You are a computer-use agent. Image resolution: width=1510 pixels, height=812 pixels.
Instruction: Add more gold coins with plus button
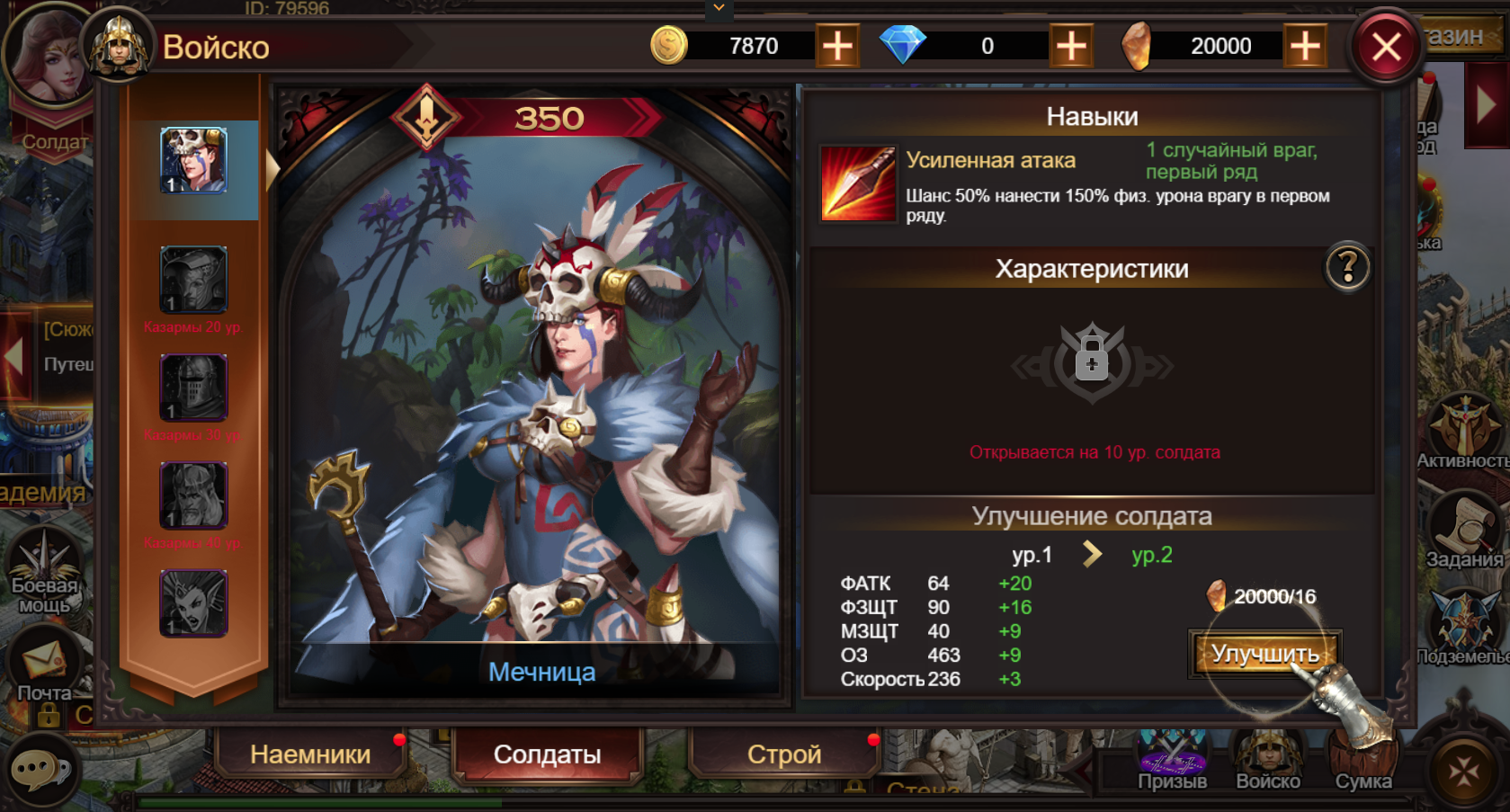pyautogui.click(x=837, y=46)
